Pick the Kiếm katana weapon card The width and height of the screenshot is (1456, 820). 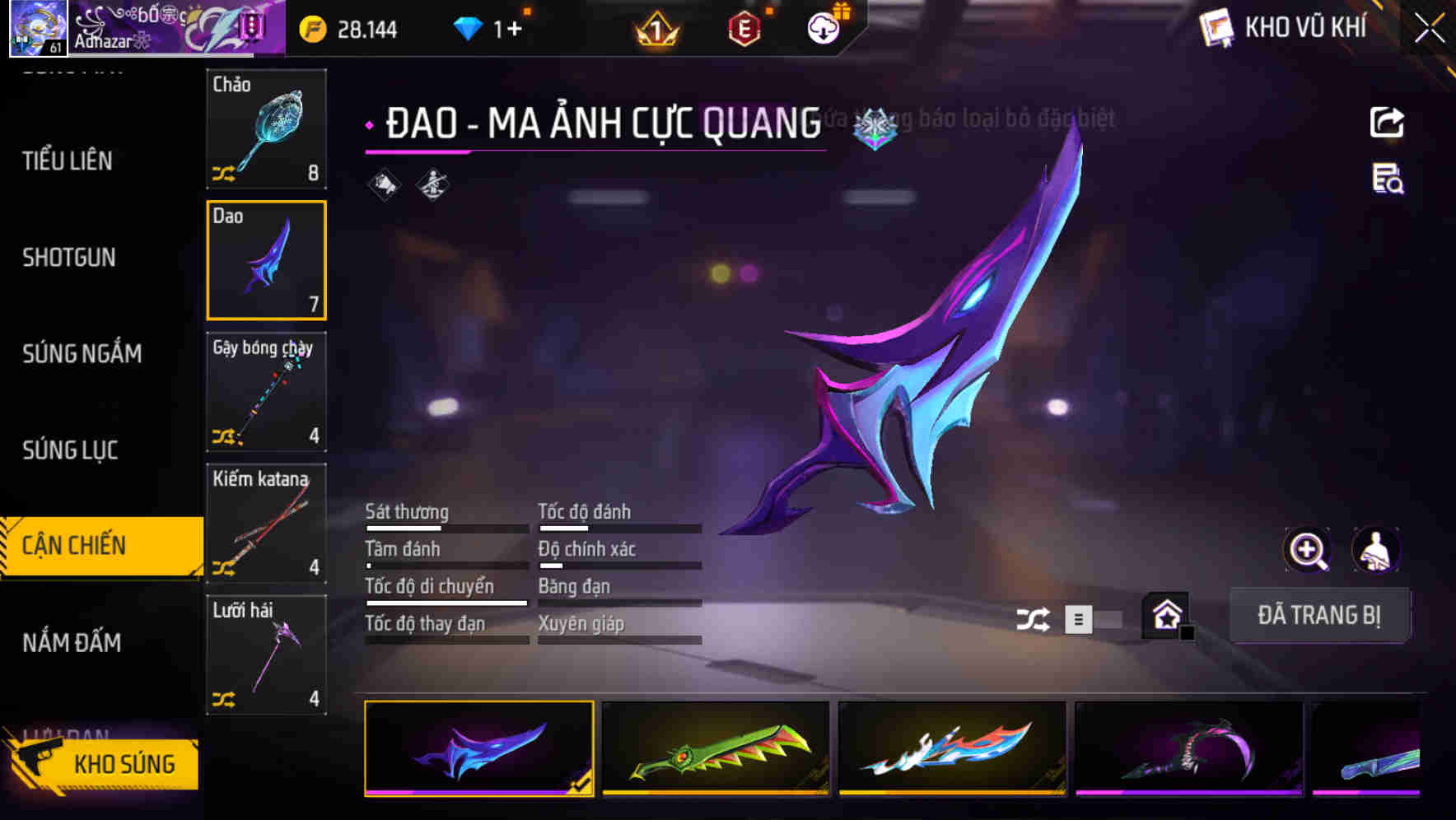click(x=266, y=524)
